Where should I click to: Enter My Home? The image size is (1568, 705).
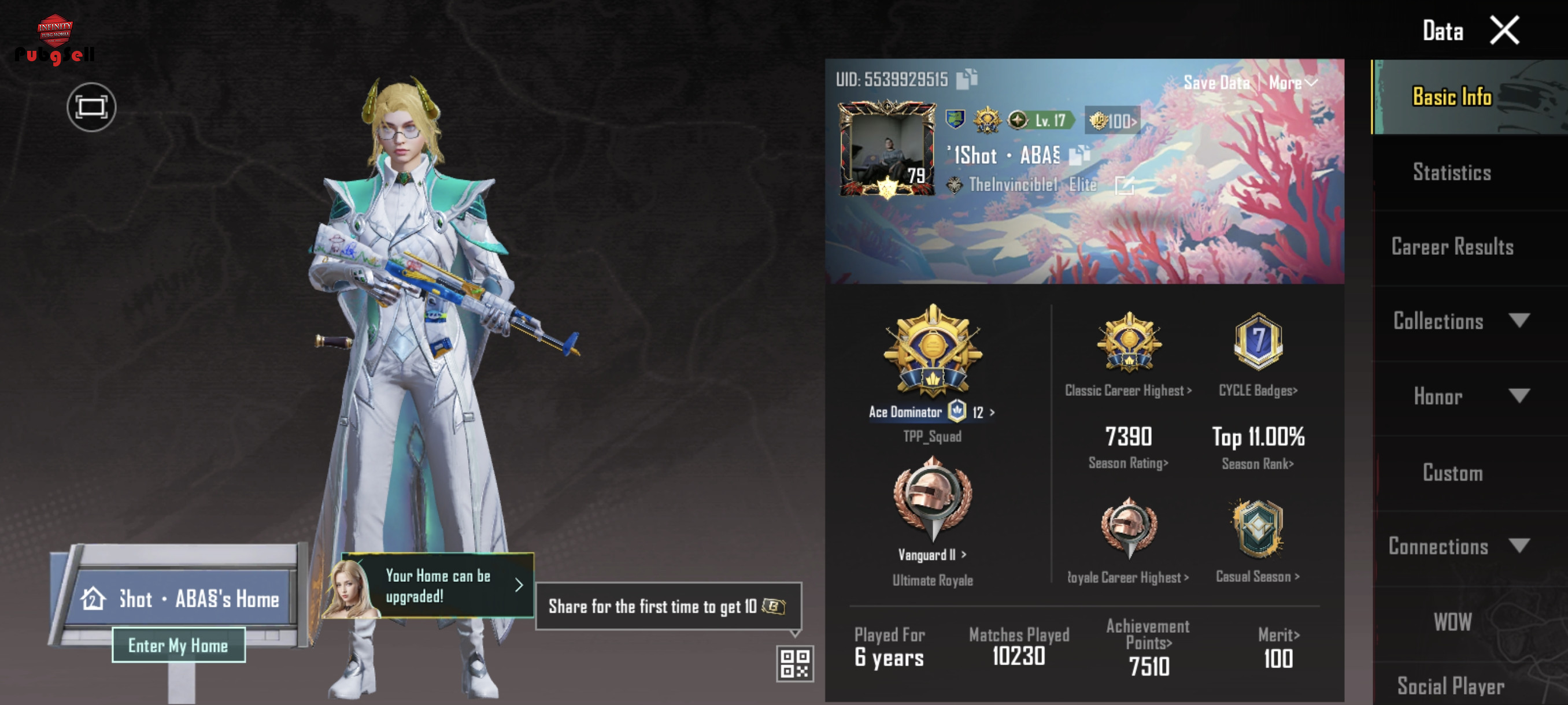178,645
